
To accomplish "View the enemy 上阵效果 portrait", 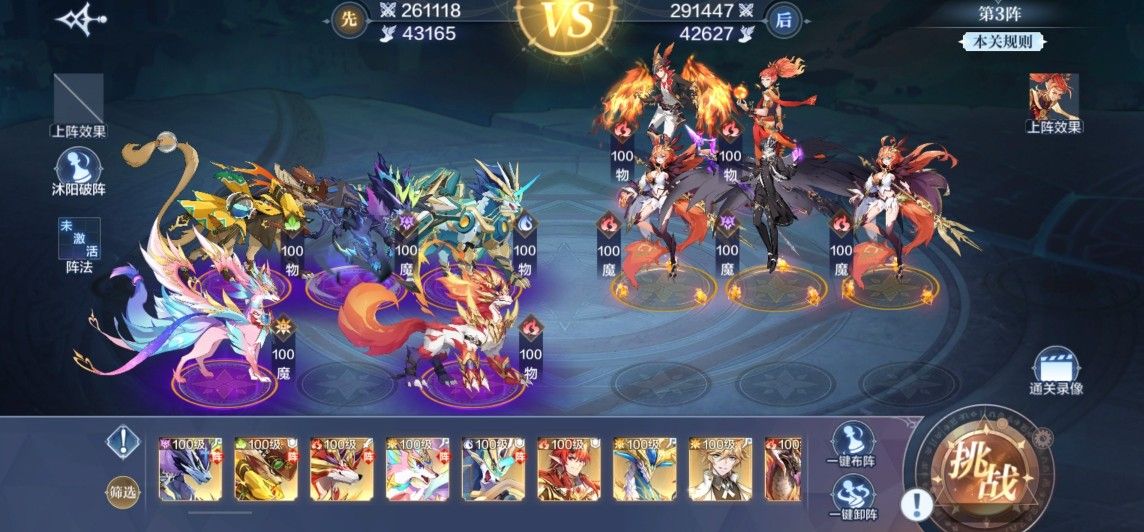I will coord(1053,98).
